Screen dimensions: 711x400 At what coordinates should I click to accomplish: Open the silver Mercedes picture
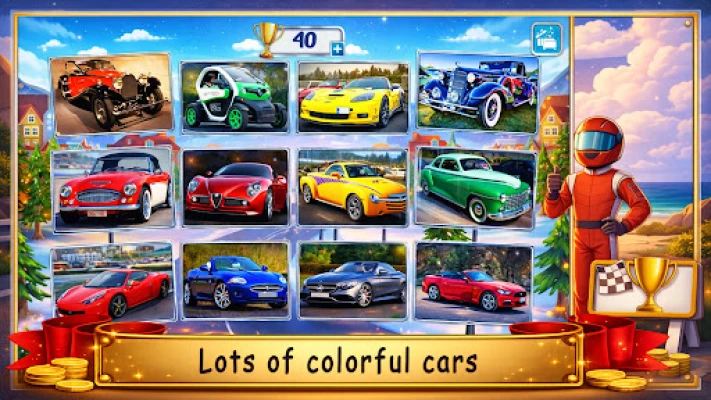pos(353,281)
